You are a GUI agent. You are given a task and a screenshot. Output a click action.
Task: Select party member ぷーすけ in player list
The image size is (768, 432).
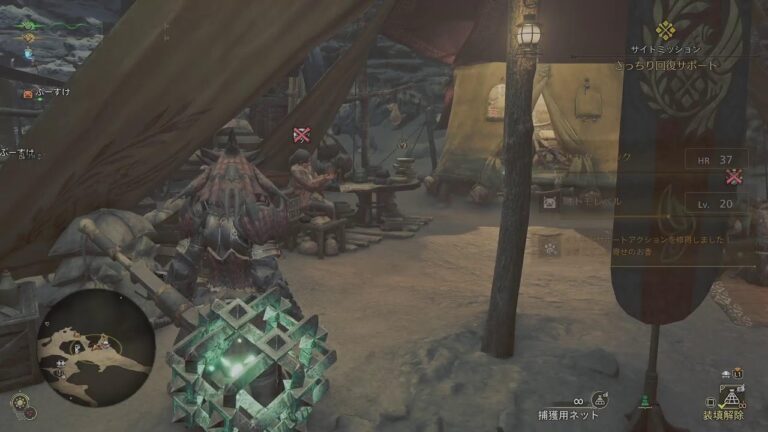(x=50, y=93)
